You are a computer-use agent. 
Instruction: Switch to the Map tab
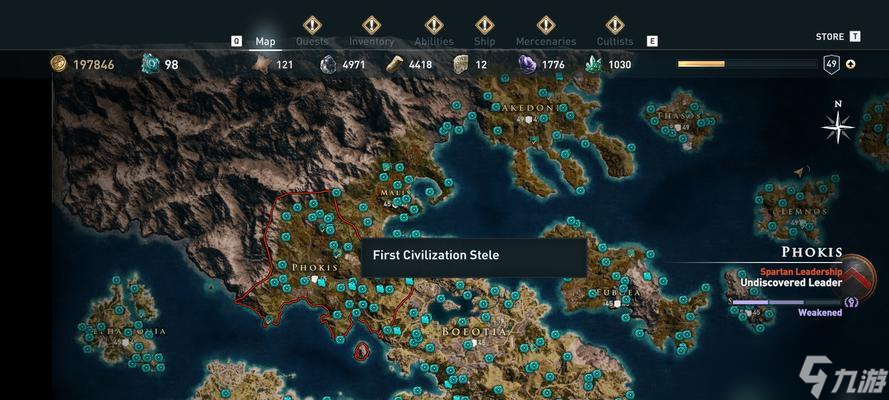(265, 41)
